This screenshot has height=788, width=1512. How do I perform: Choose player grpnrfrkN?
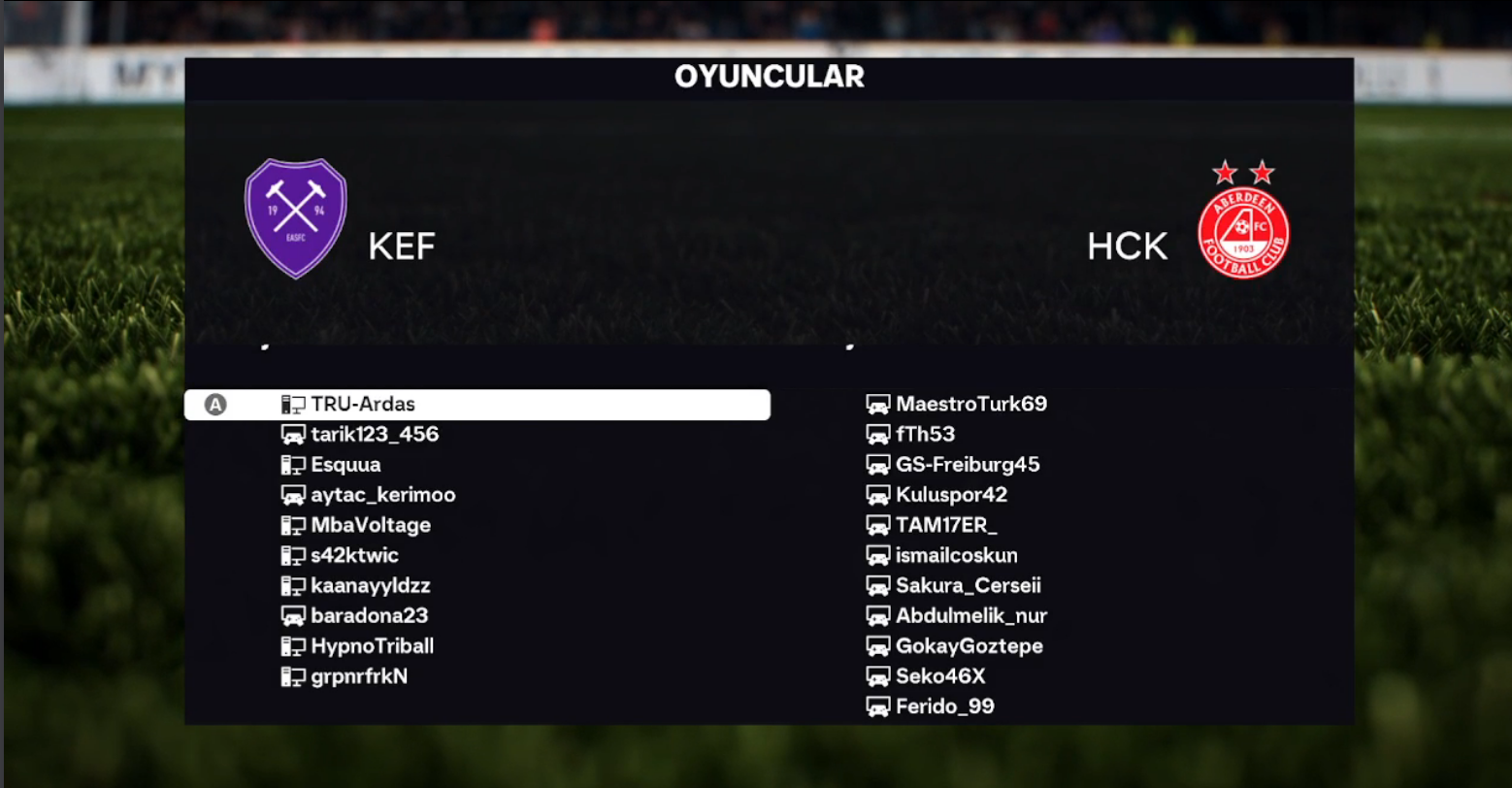coord(359,676)
